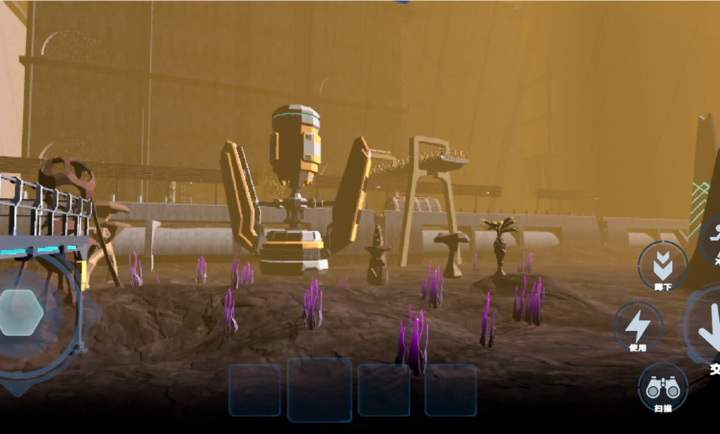This screenshot has height=434, width=720.
Task: Tap the large hand interact button
Action: (x=707, y=330)
